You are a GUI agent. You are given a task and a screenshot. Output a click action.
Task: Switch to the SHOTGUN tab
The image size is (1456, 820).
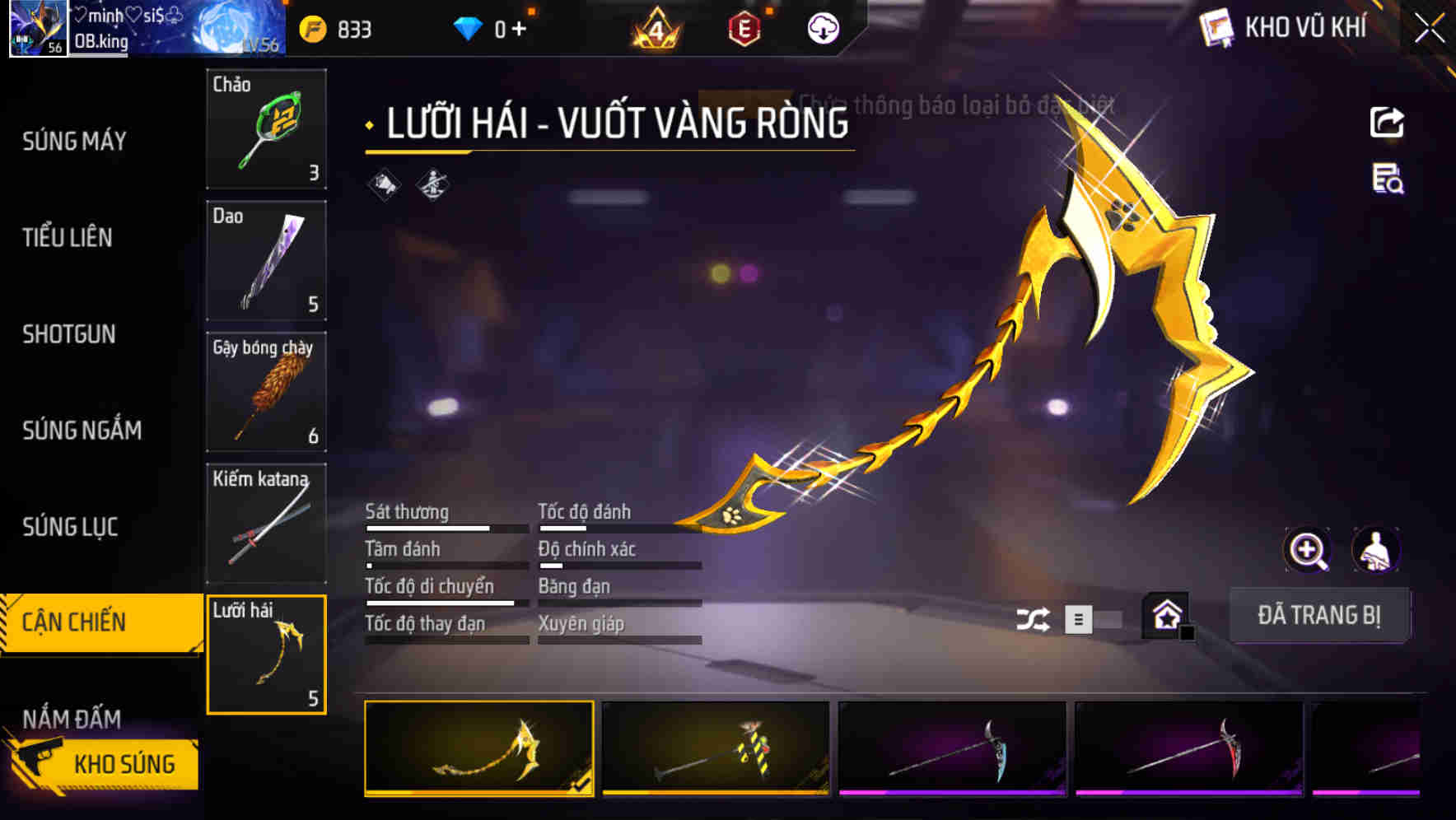point(69,334)
